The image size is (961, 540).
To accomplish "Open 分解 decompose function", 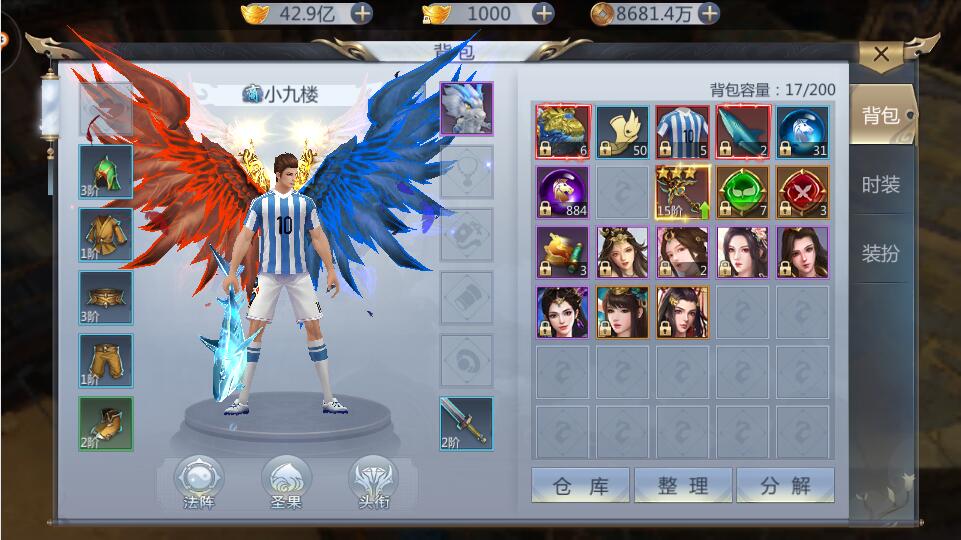I will coord(785,486).
